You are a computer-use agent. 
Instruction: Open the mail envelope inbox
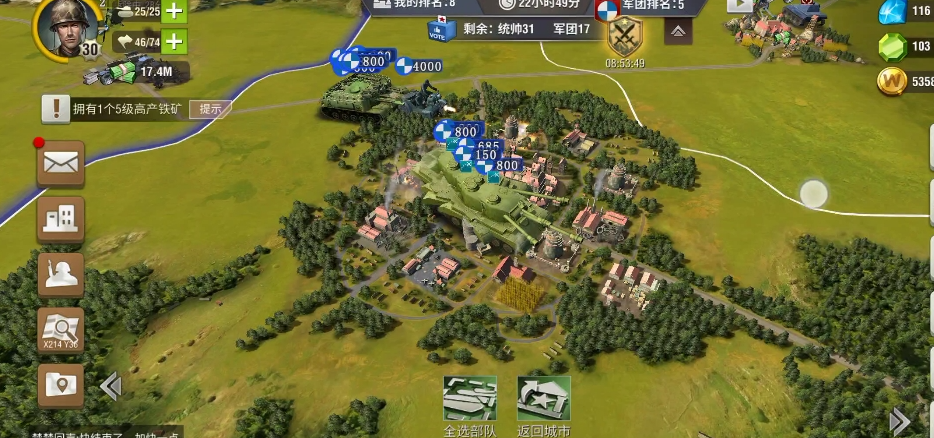click(x=61, y=164)
